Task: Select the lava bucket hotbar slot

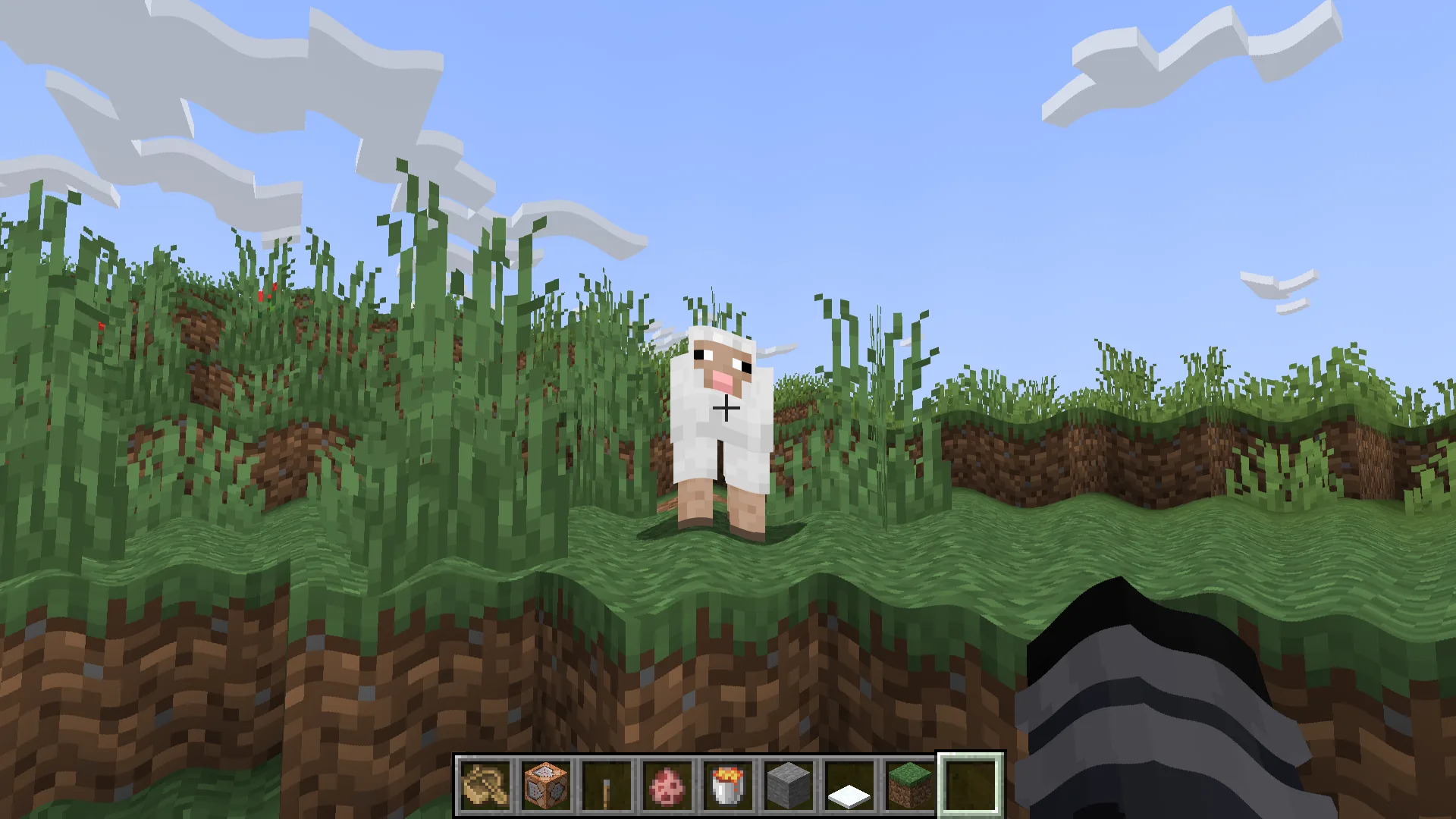Action: click(x=728, y=785)
